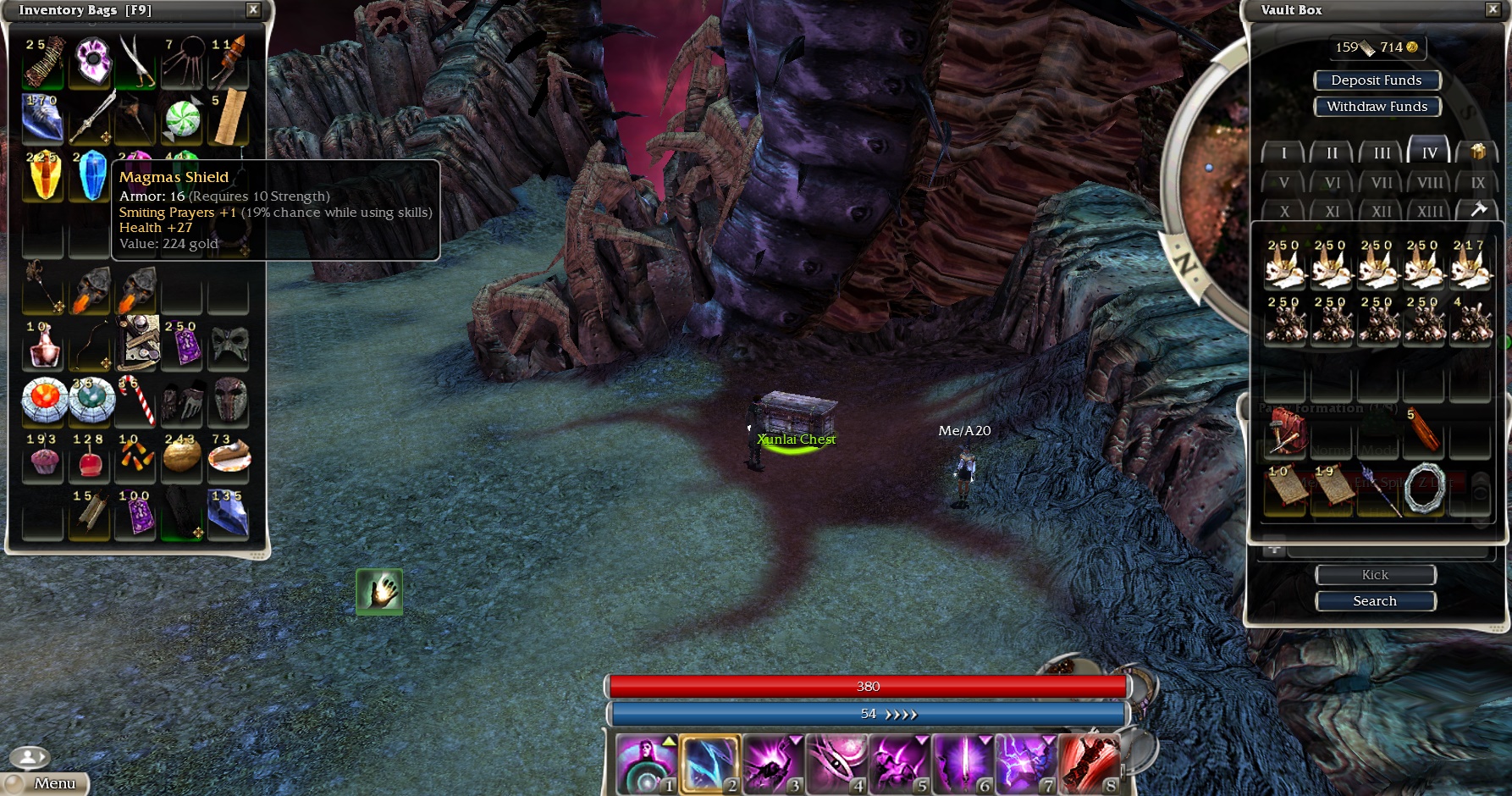Select vault tab XIII

pyautogui.click(x=1429, y=211)
